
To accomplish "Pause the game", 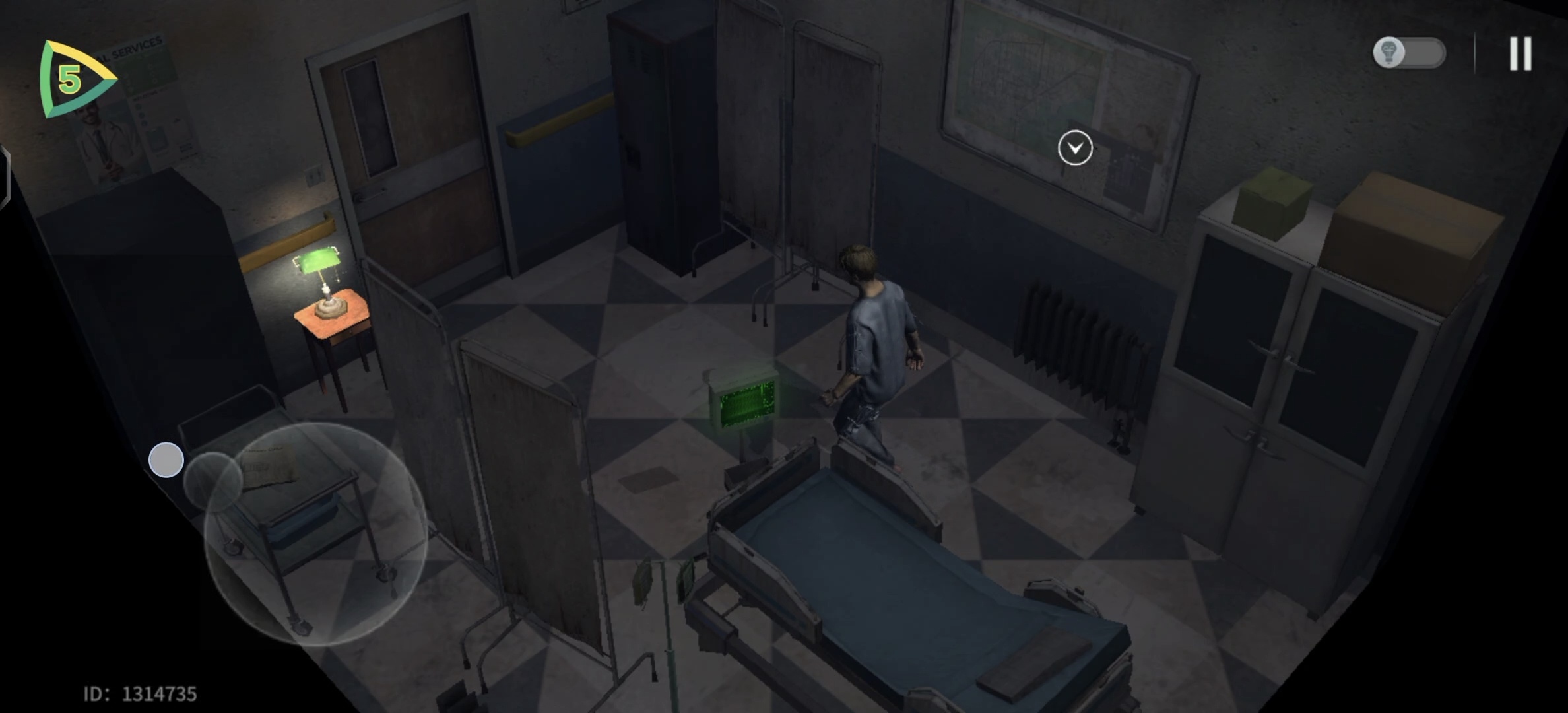I will click(1520, 53).
